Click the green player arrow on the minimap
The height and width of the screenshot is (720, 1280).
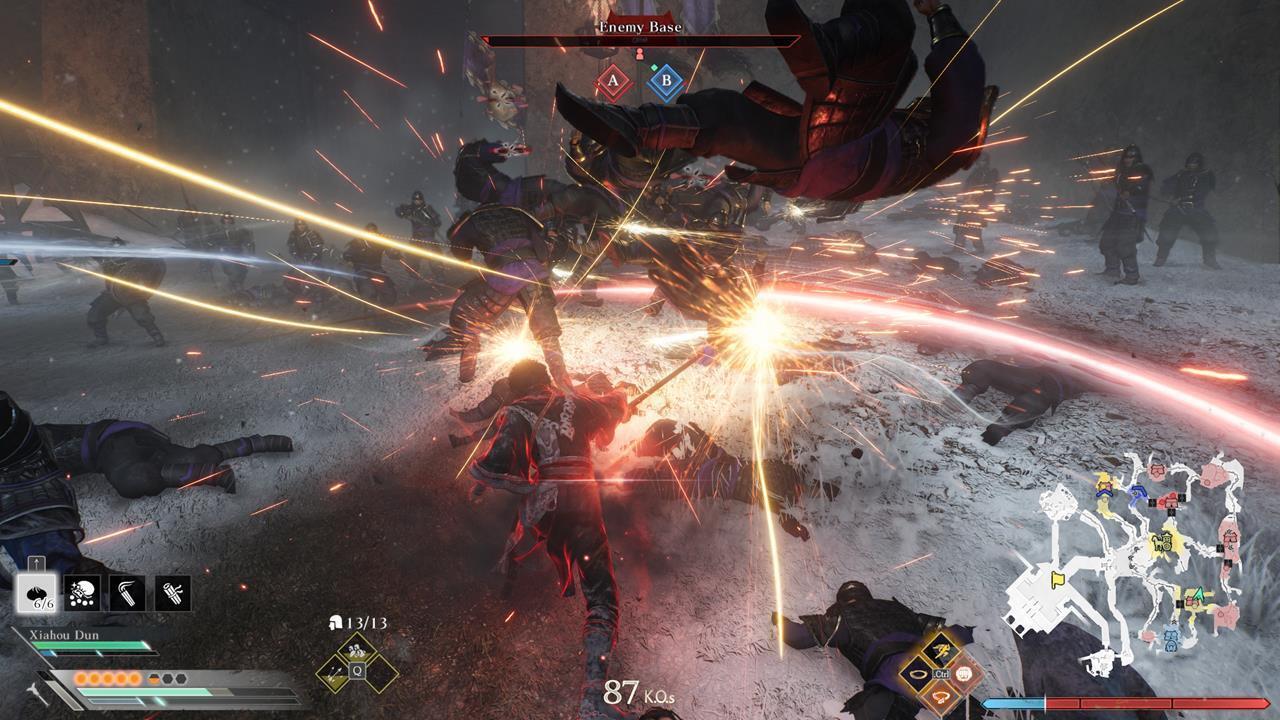click(1198, 593)
